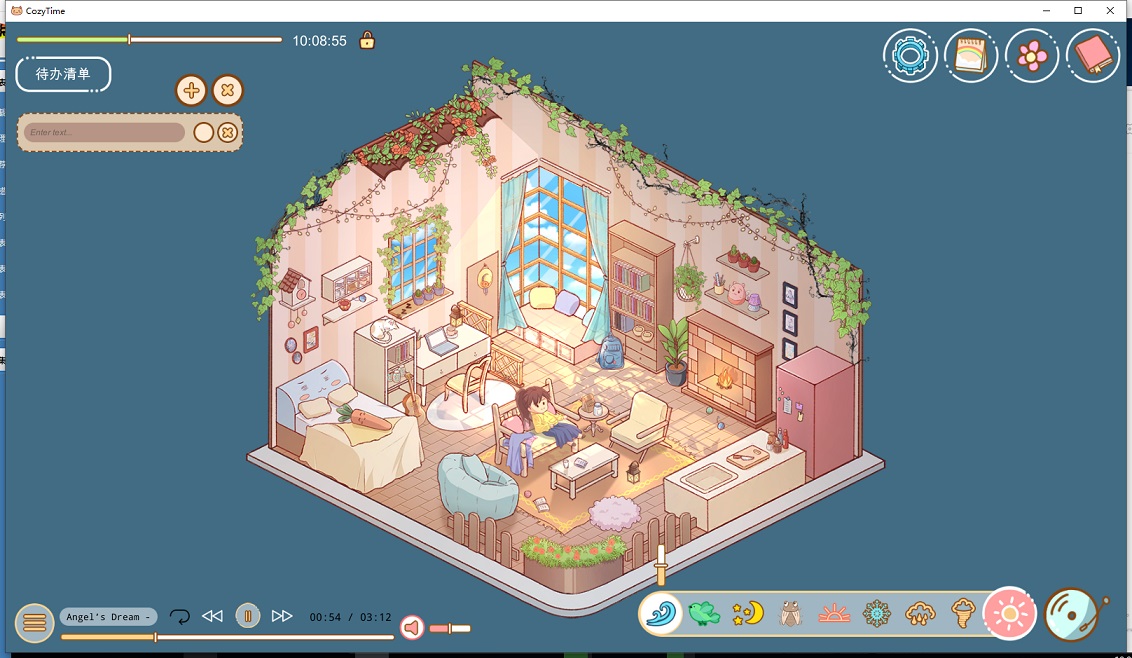Add a new to-do item with plus button

click(x=191, y=91)
